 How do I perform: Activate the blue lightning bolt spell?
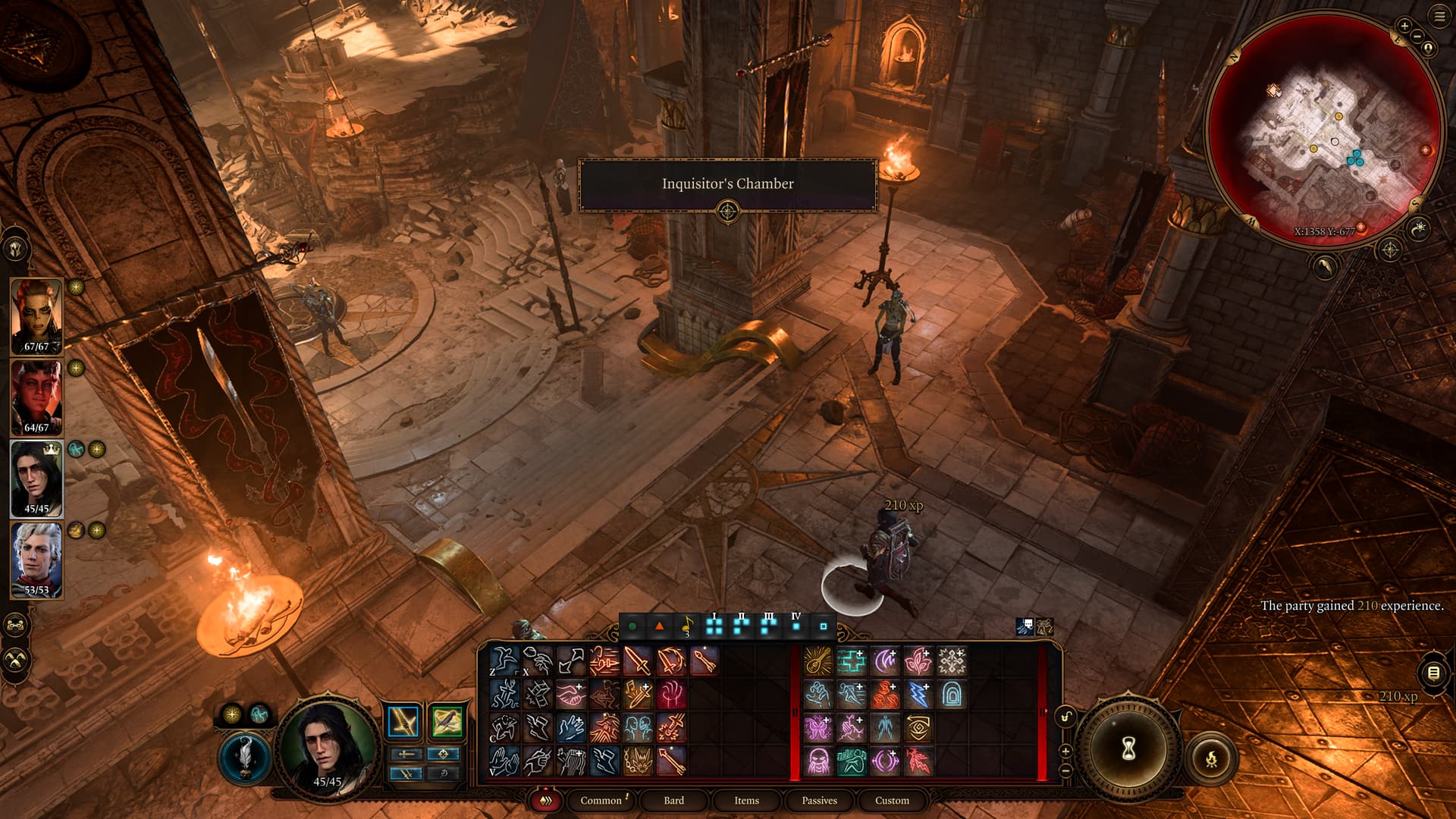pos(918,695)
